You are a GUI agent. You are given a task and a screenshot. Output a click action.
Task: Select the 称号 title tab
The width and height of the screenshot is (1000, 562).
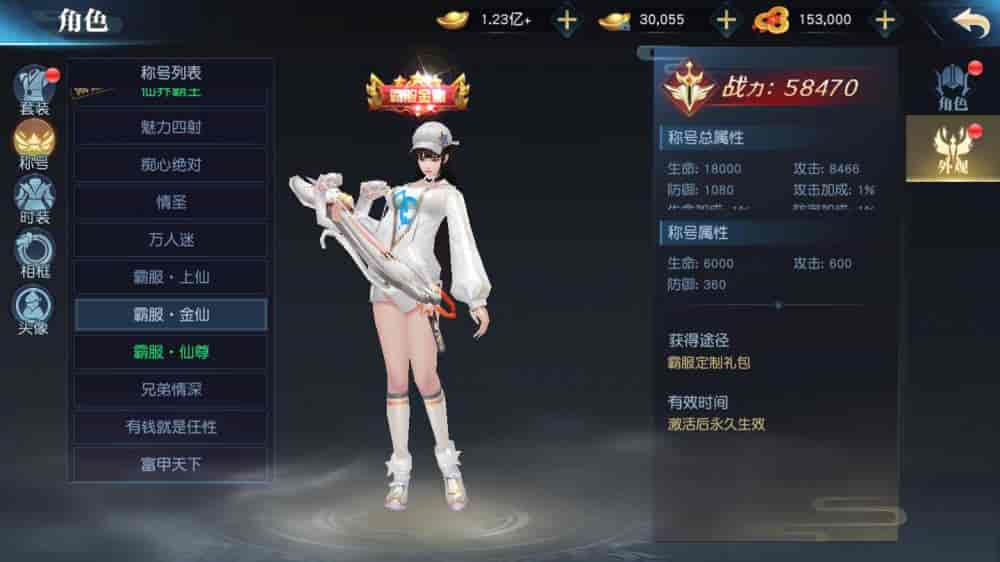[35, 143]
